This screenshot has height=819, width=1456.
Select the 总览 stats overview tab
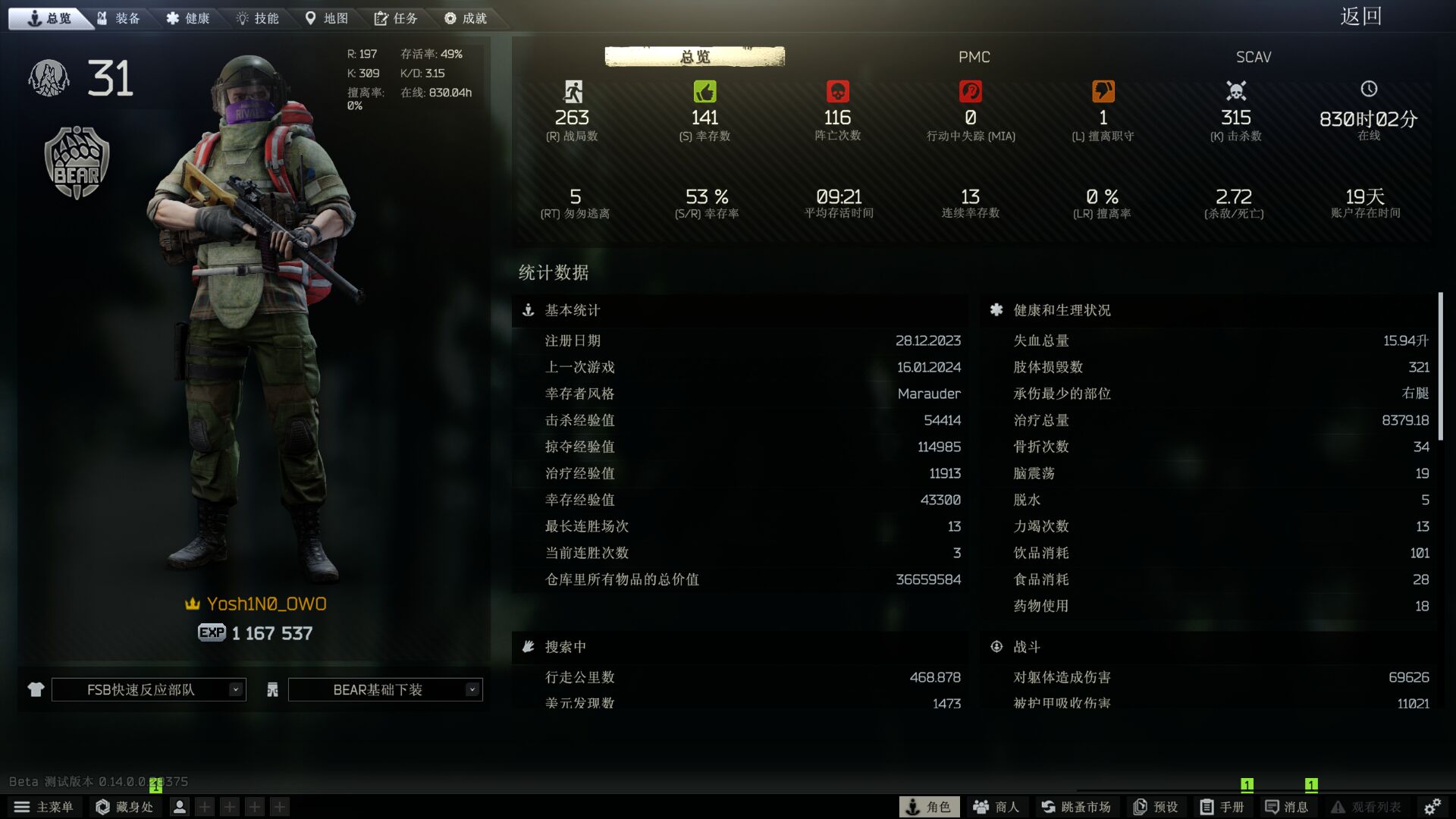pyautogui.click(x=694, y=57)
